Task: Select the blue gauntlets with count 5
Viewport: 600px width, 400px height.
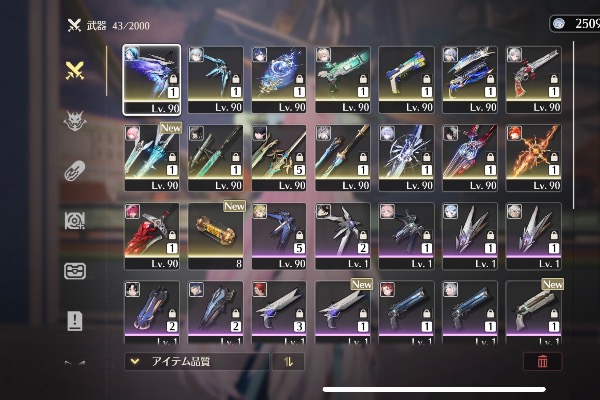Action: pyautogui.click(x=279, y=234)
